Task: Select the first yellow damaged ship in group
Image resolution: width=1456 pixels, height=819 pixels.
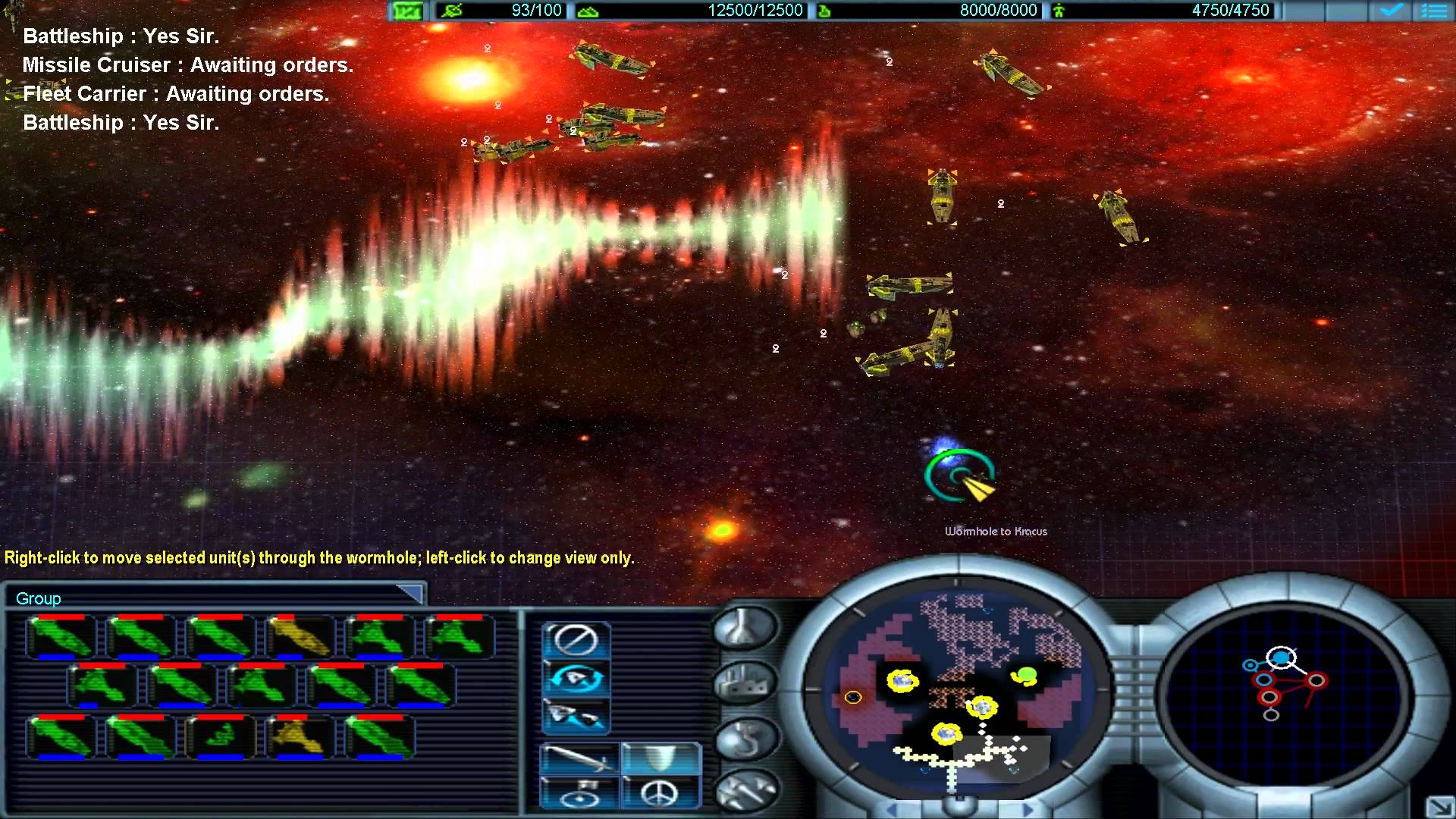Action: [300, 637]
